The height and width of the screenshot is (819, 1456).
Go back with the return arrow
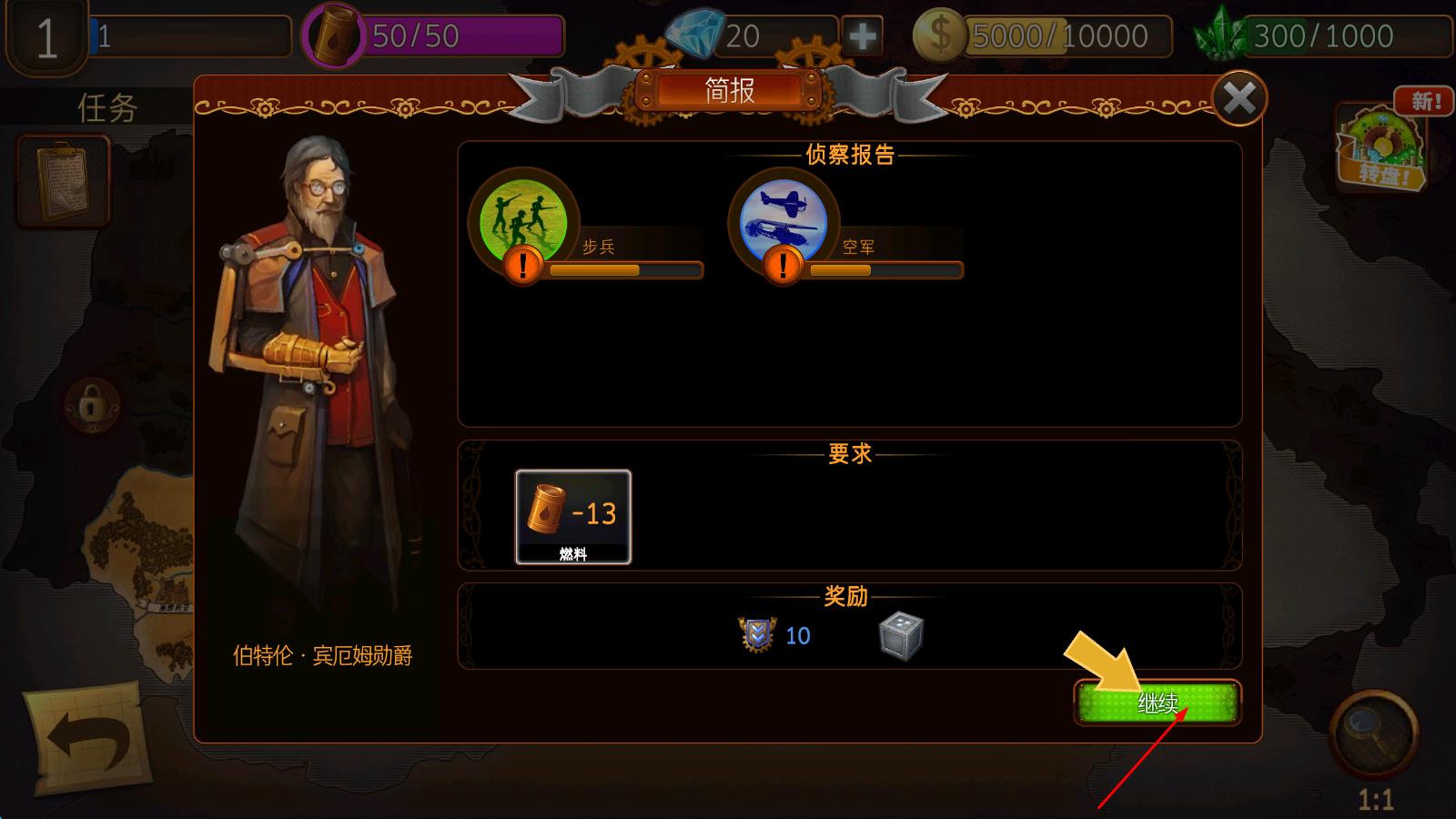pyautogui.click(x=89, y=742)
